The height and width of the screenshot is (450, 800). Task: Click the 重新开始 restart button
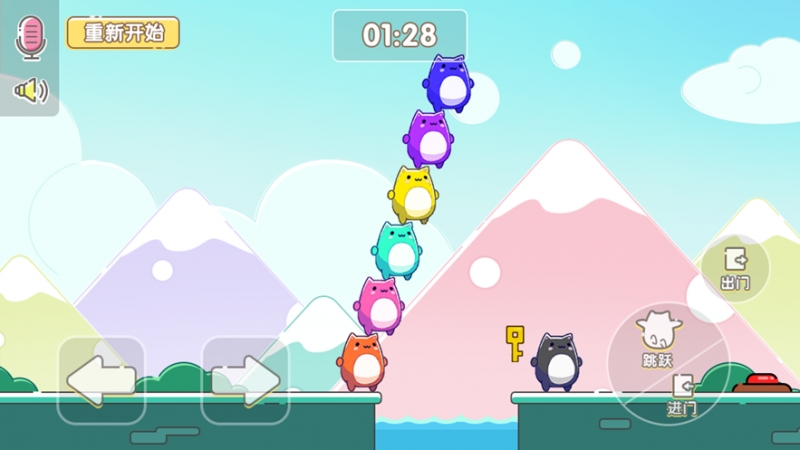(x=123, y=32)
